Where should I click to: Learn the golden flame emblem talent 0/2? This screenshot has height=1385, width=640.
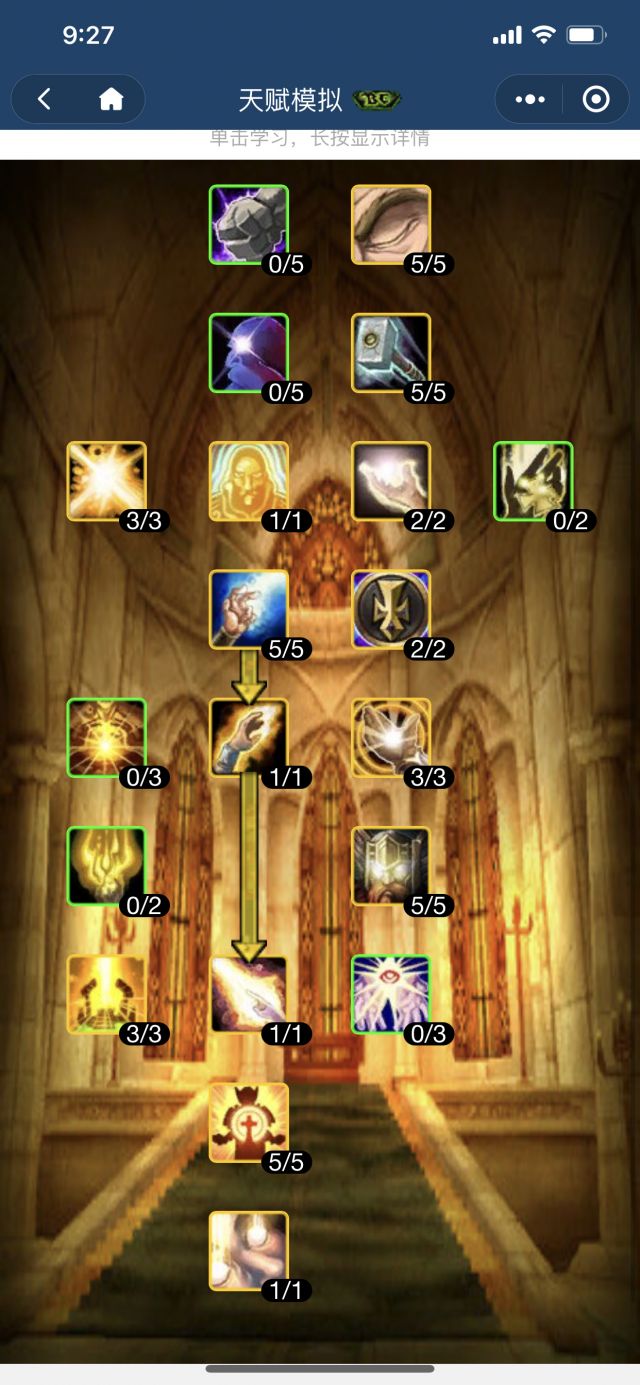[x=107, y=866]
